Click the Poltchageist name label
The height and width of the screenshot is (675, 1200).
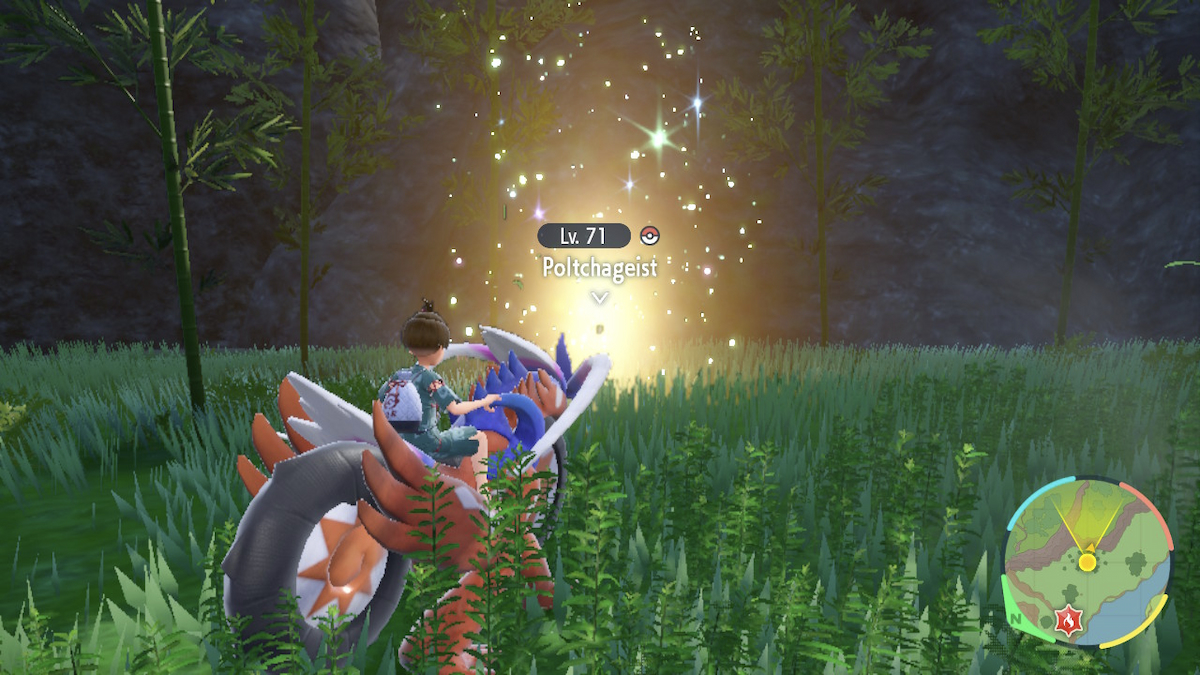tap(599, 268)
